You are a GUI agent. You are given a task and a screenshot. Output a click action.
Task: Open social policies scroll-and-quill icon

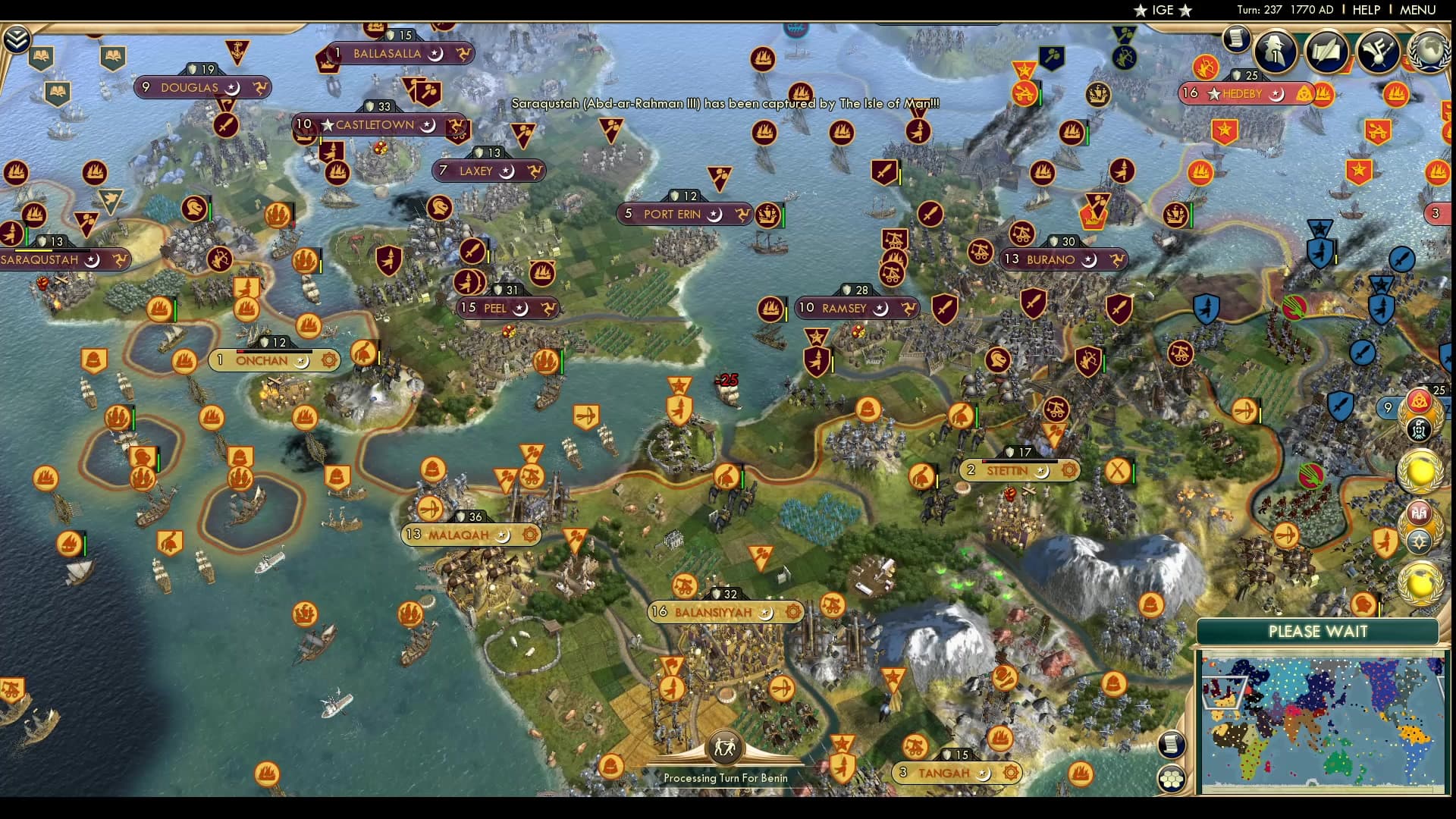(1327, 51)
